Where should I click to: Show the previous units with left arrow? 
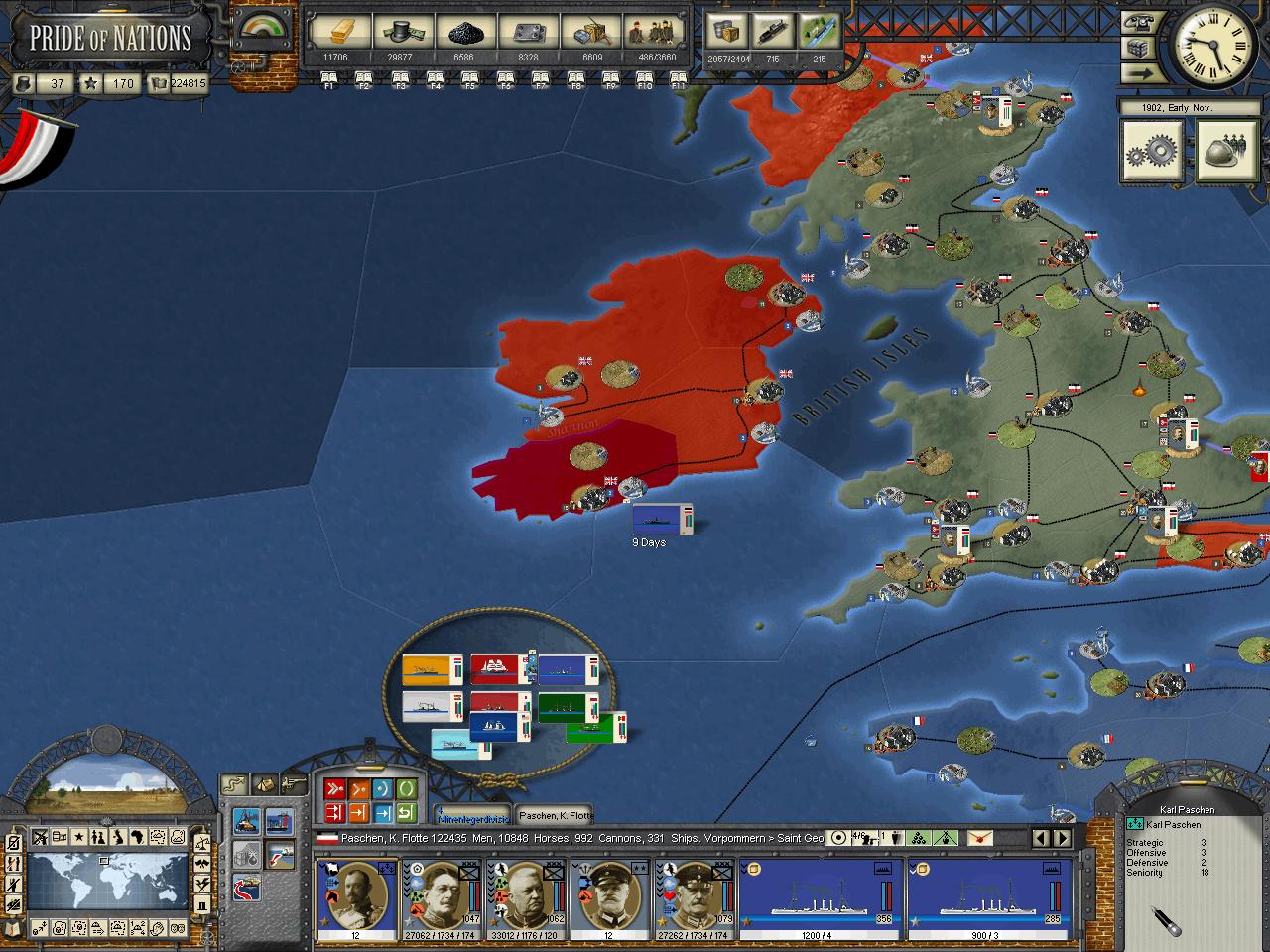(1041, 838)
